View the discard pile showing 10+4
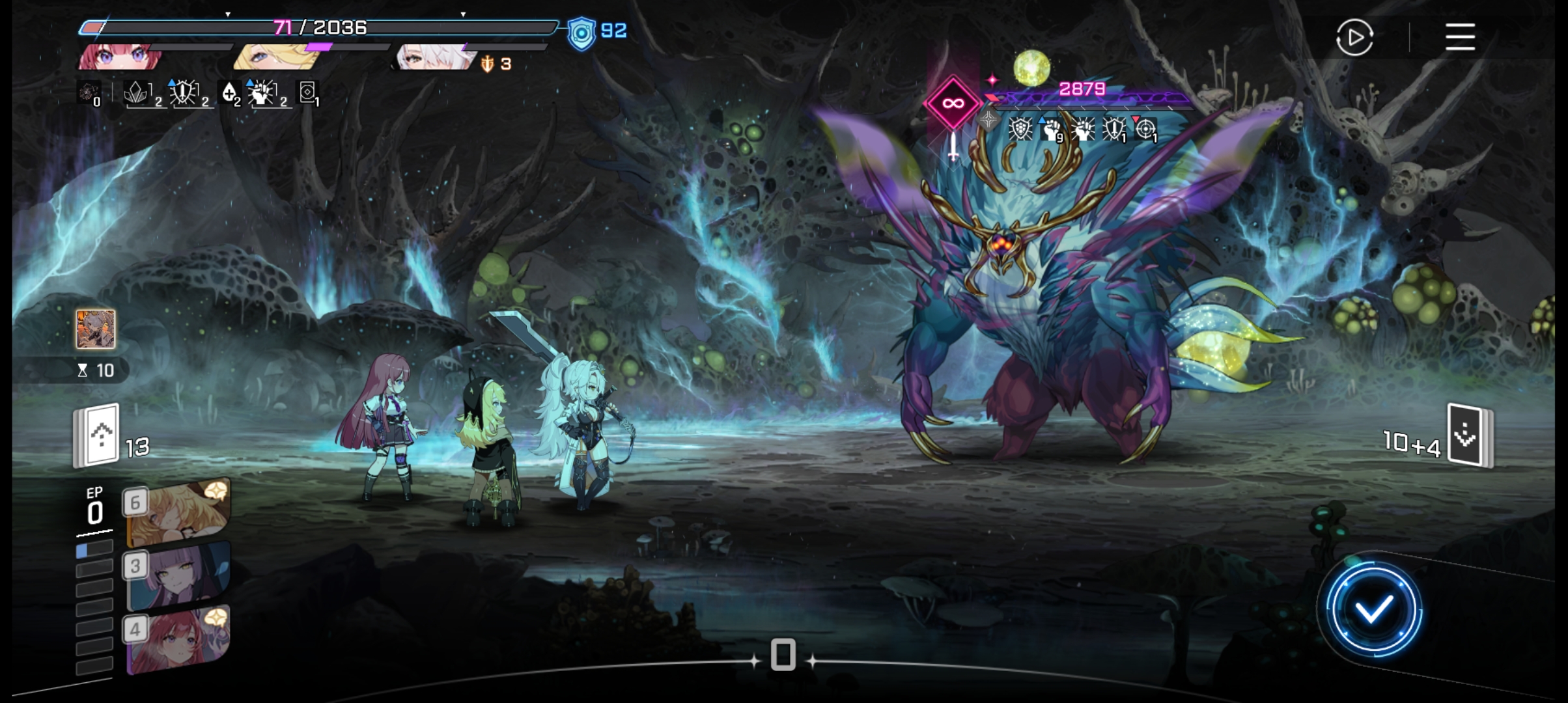1568x703 pixels. [1469, 436]
